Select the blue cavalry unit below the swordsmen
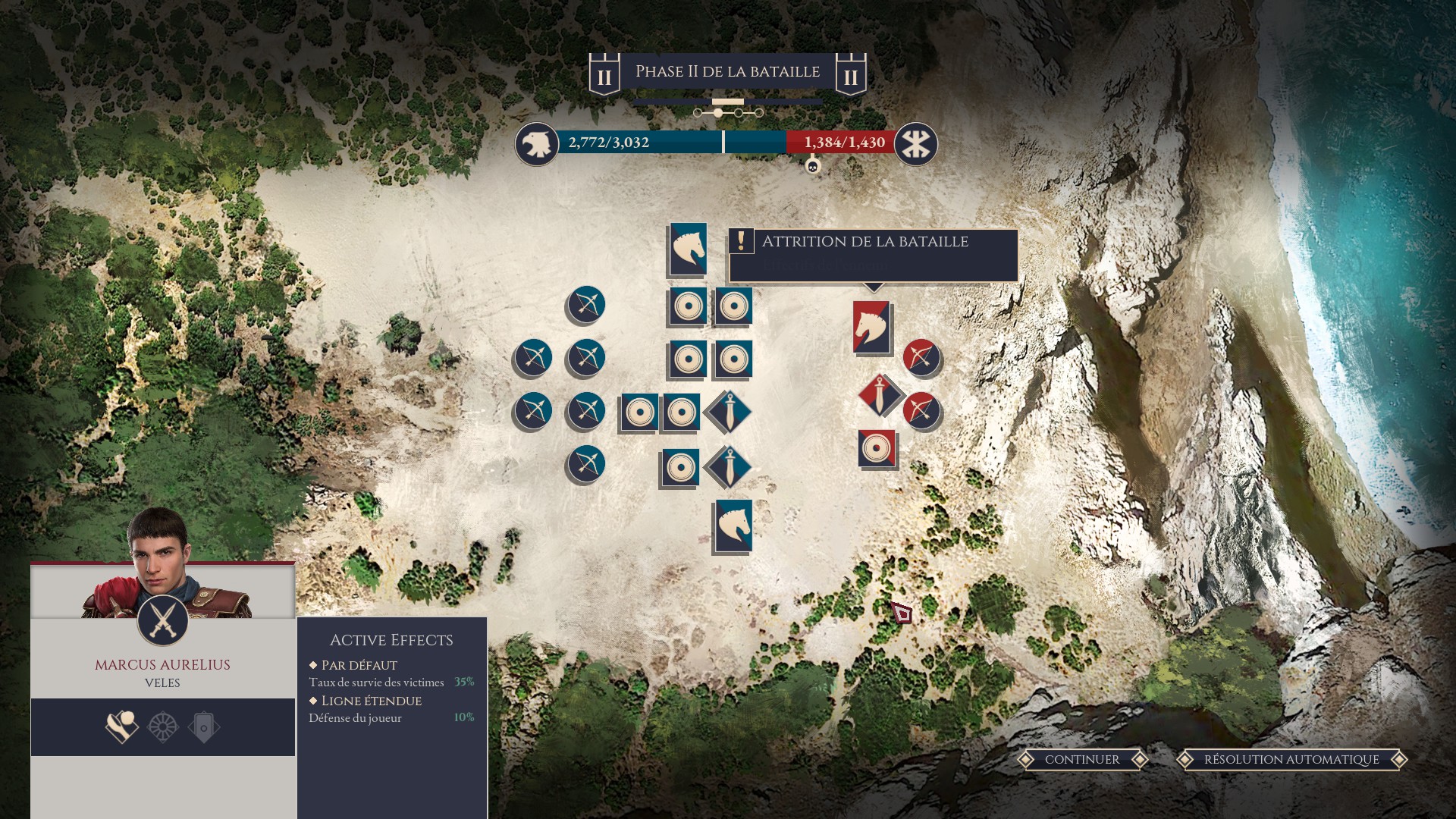This screenshot has height=819, width=1456. tap(733, 526)
